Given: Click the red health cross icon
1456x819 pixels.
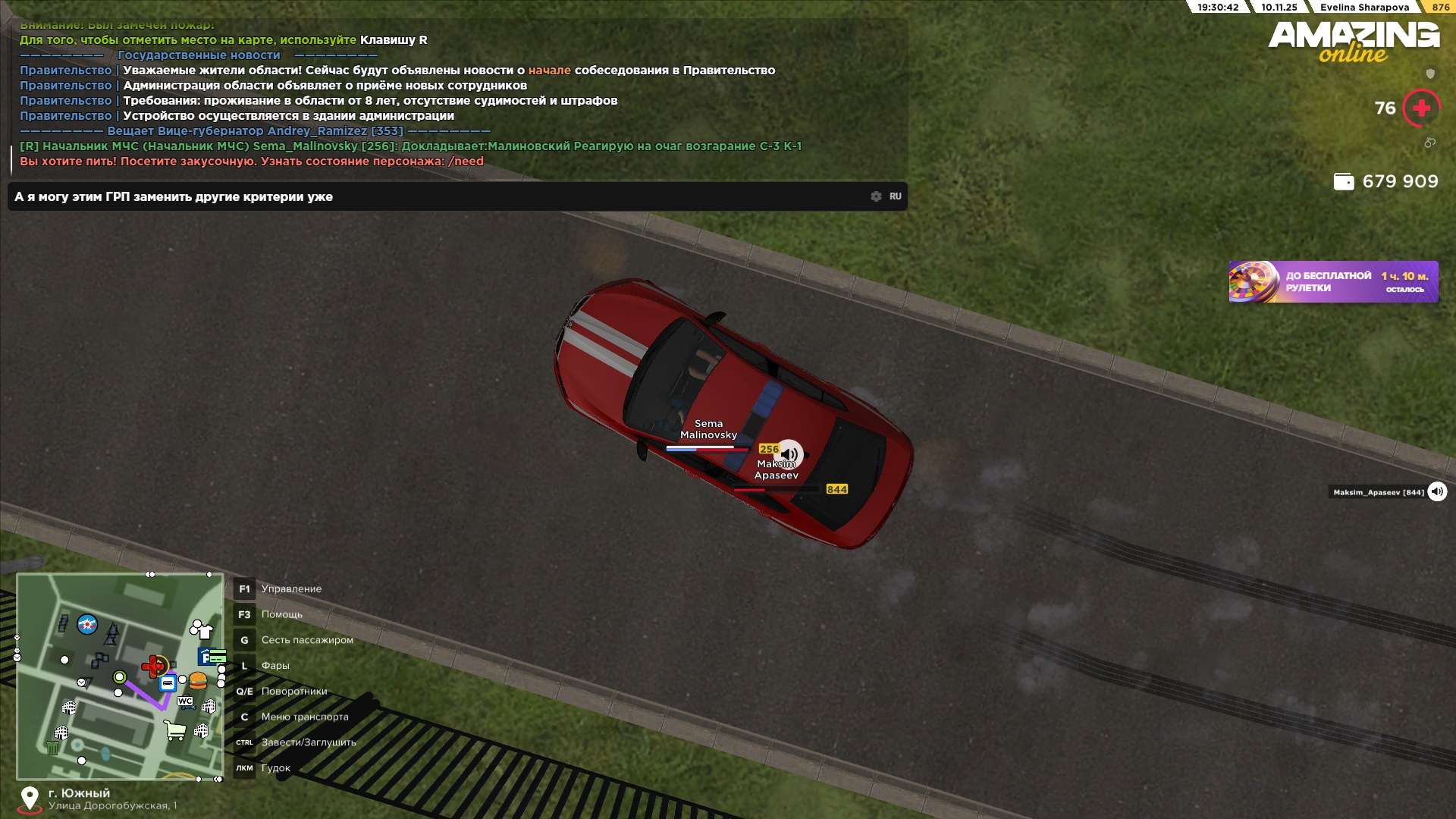Looking at the screenshot, I should [x=1421, y=108].
